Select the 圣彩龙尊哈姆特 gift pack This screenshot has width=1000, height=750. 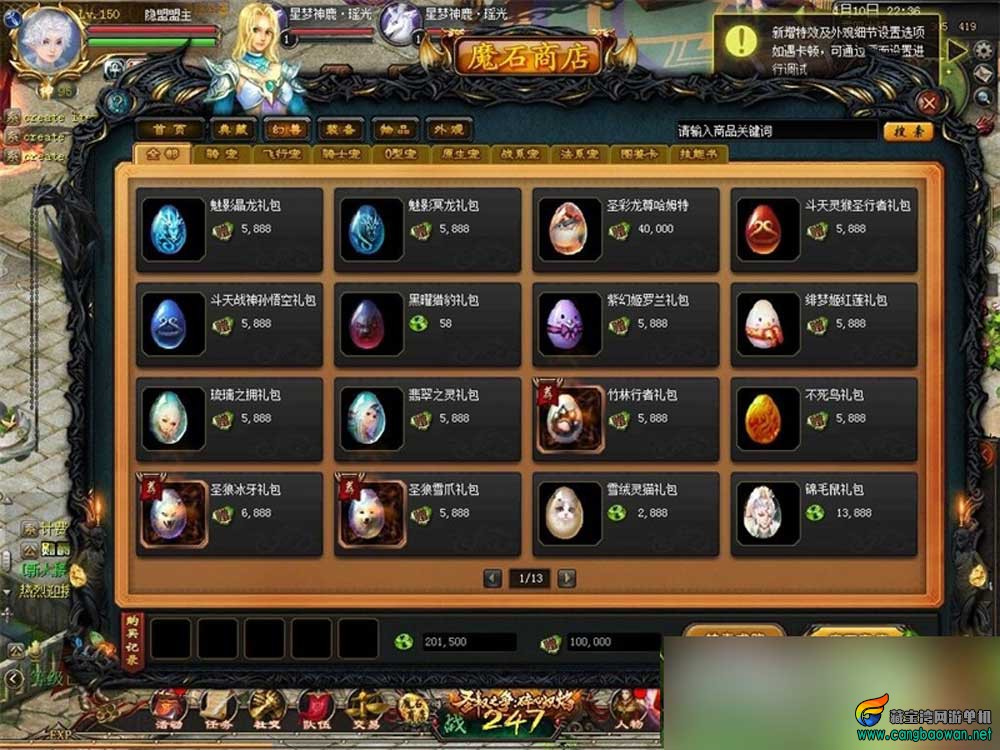click(625, 229)
